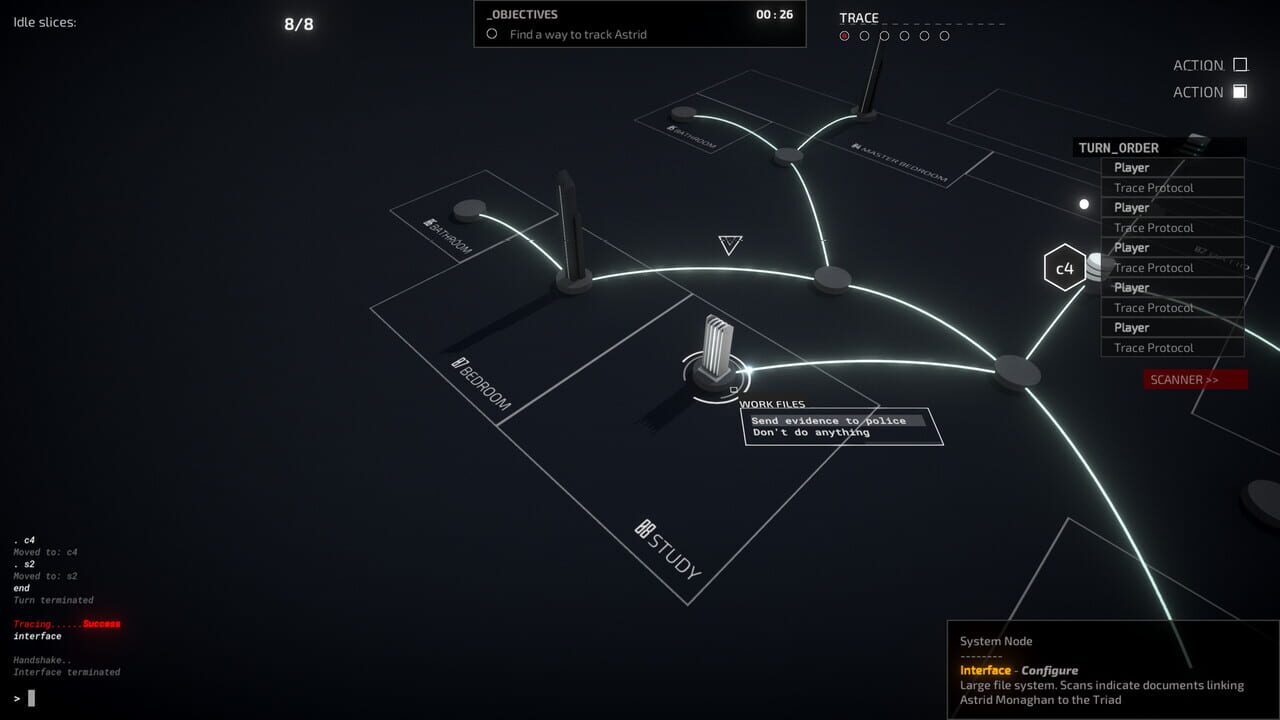Select the white glowing node near TURN_ORDER
1280x720 pixels.
[x=1083, y=204]
